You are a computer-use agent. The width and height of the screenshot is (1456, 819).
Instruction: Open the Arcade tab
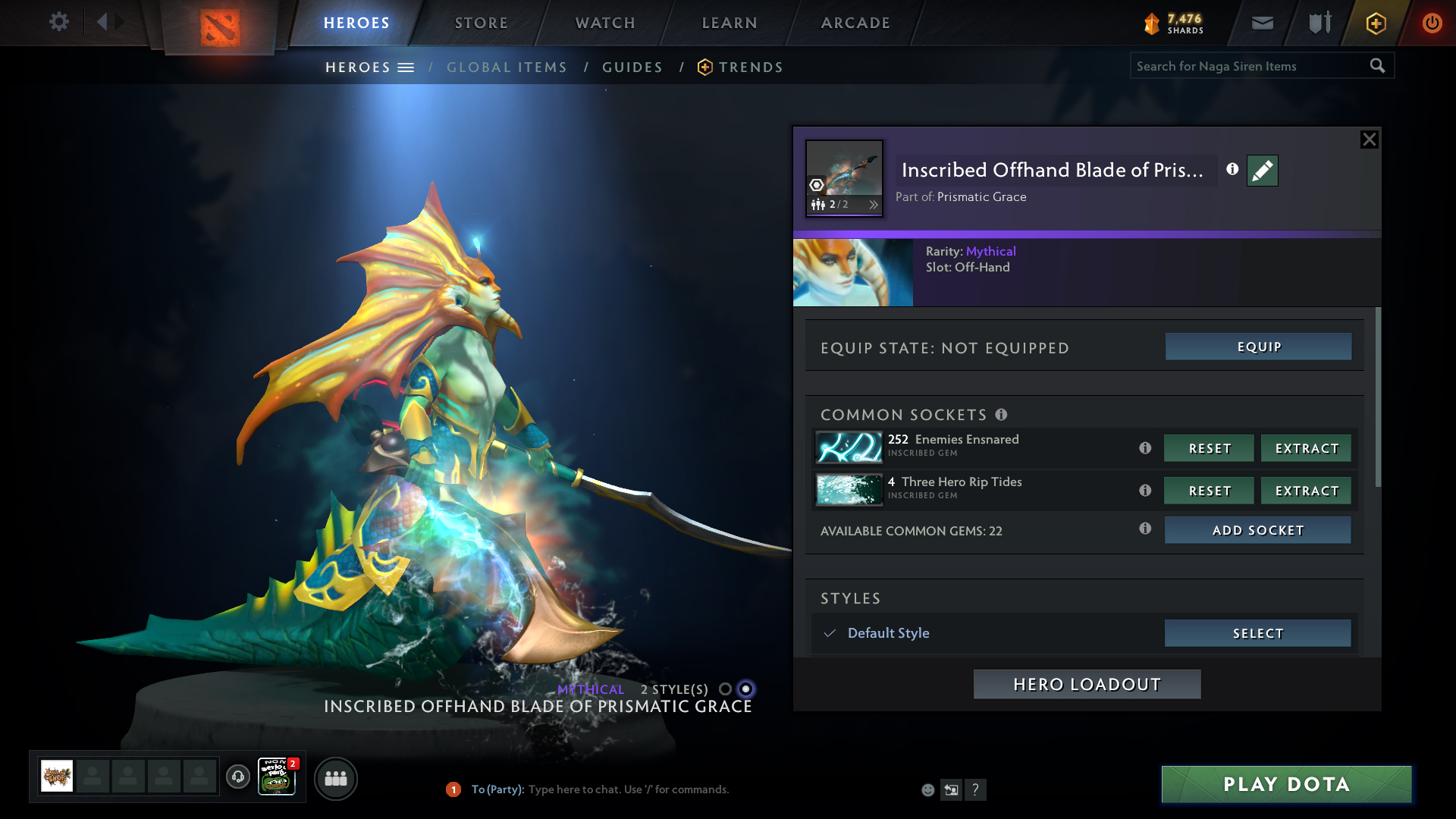pos(855,23)
